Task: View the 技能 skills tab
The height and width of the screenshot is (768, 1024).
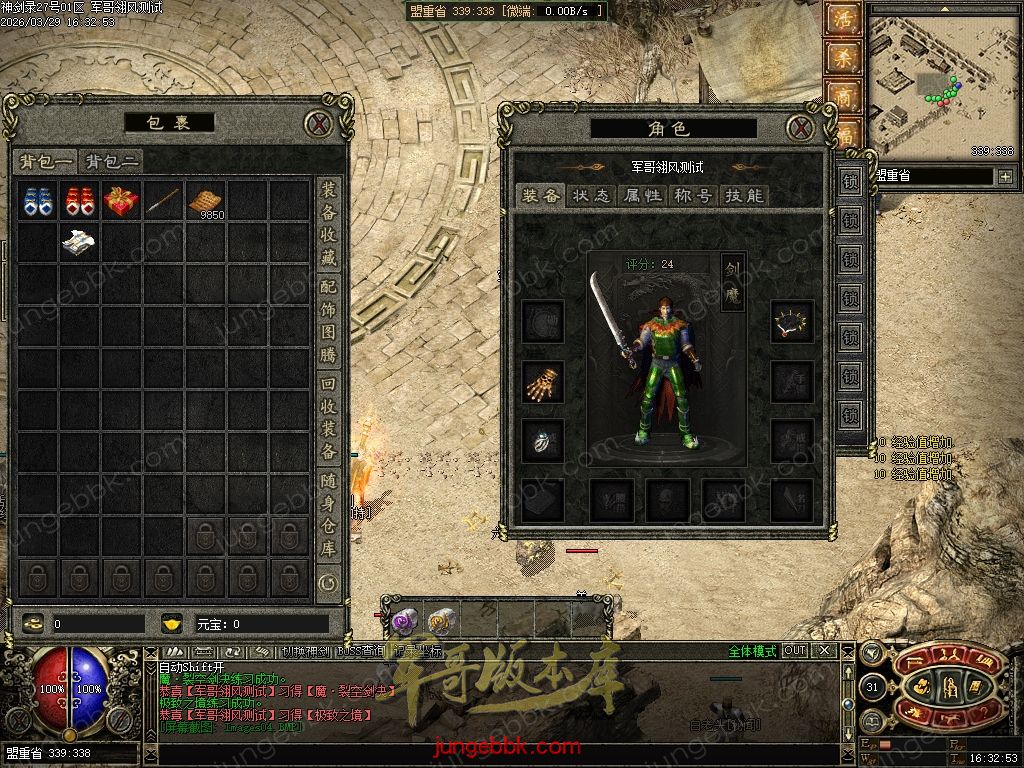Action: coord(744,196)
